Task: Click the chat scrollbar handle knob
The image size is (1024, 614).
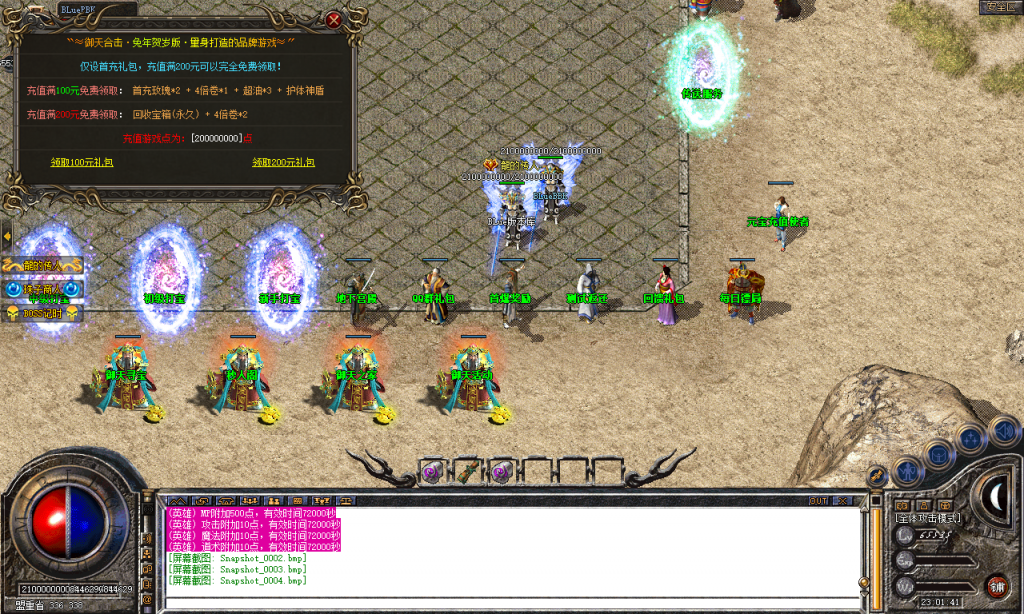Action: tap(863, 582)
